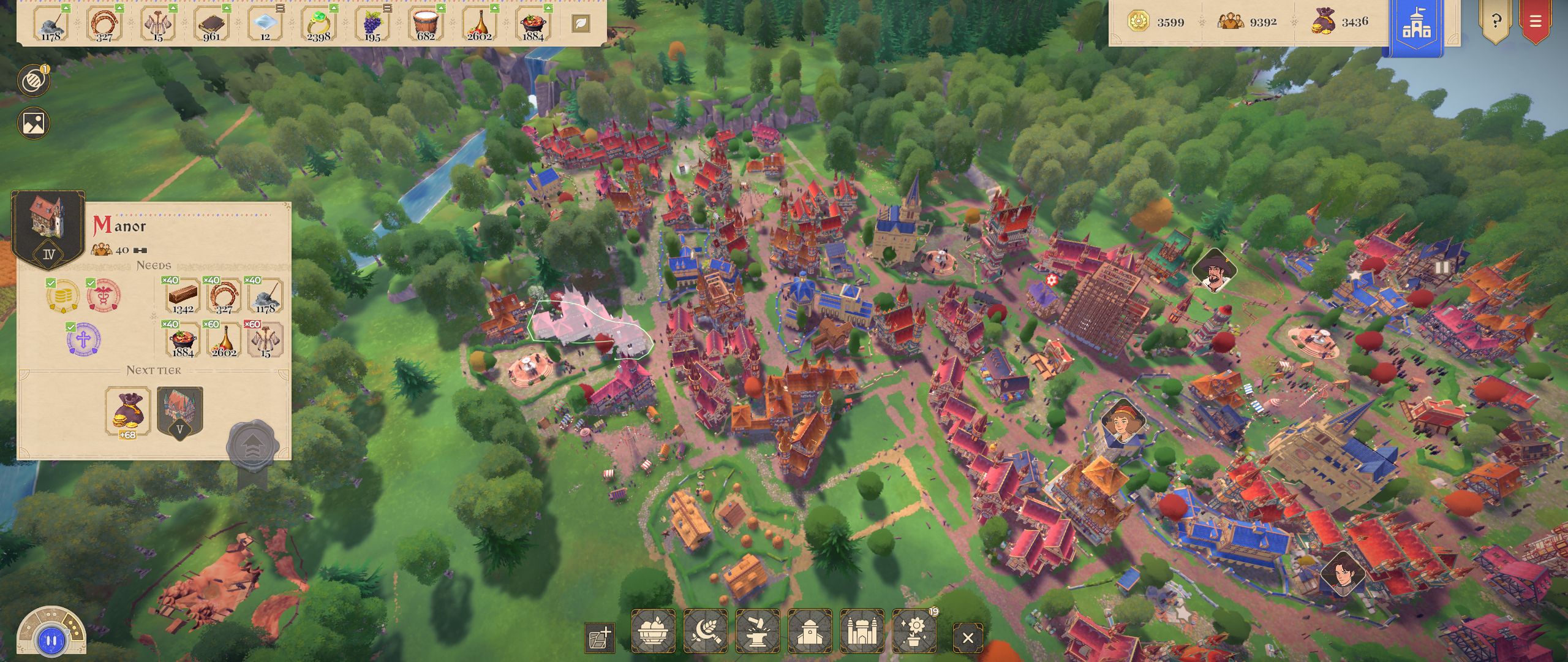Open the question mark help banner
This screenshot has width=1568, height=662.
click(1496, 22)
